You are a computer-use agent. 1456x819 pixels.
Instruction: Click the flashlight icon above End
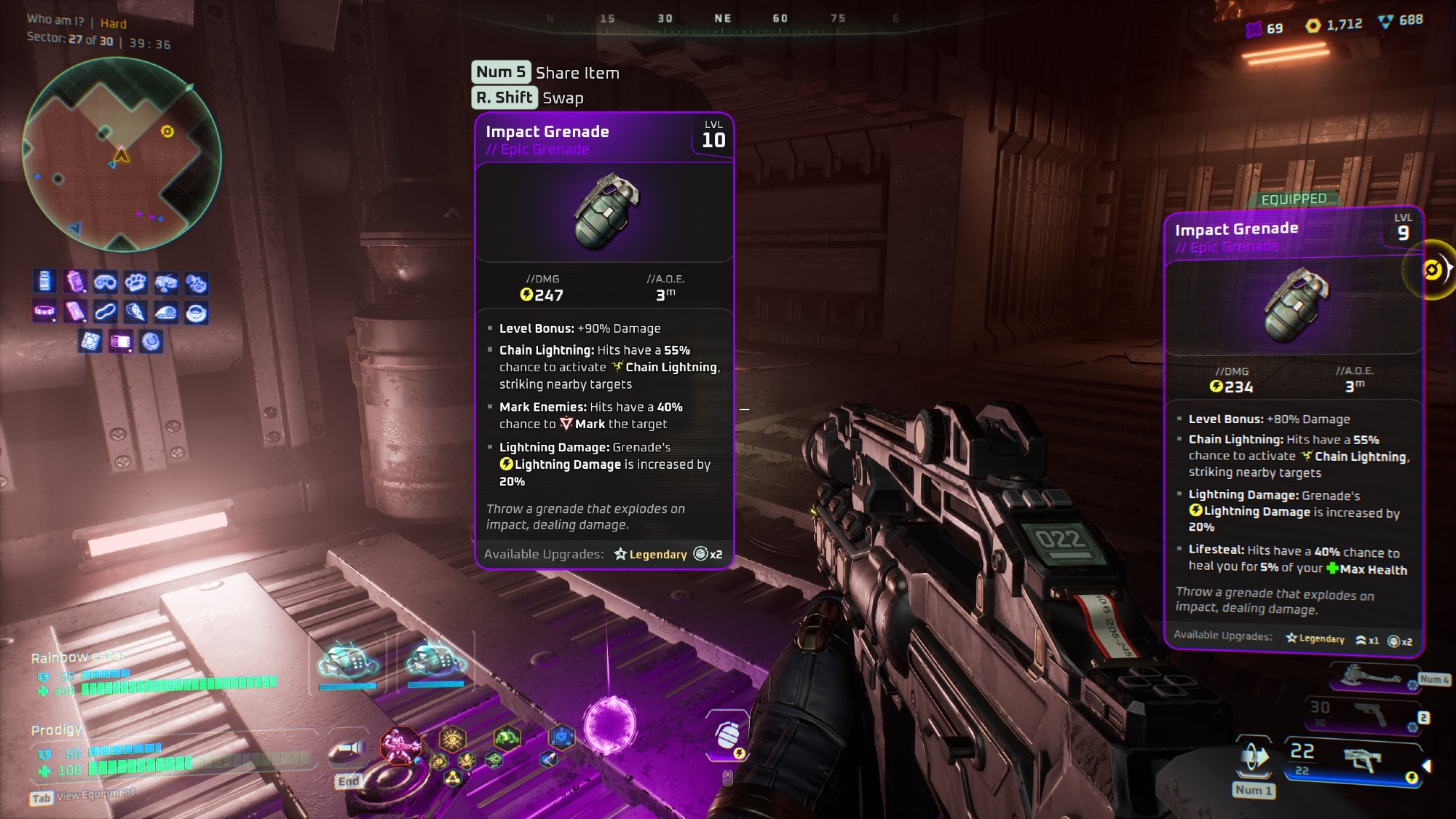pyautogui.click(x=349, y=751)
